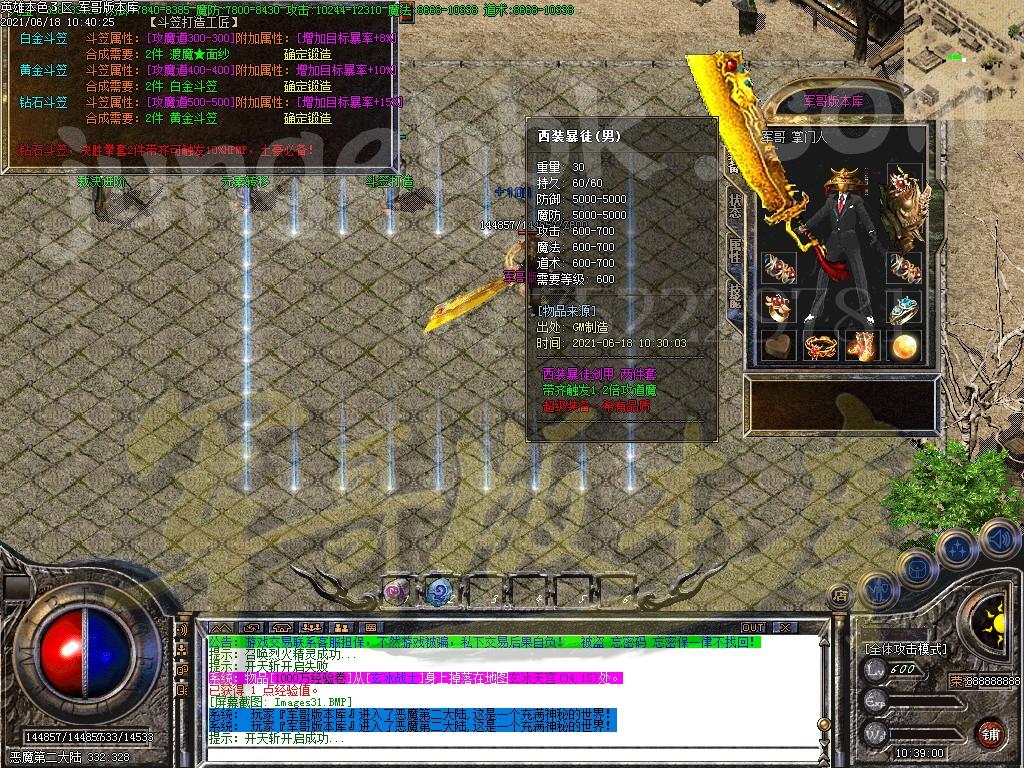The image size is (1024, 768).
Task: Select the heart-shaped charm slot
Action: 780,346
